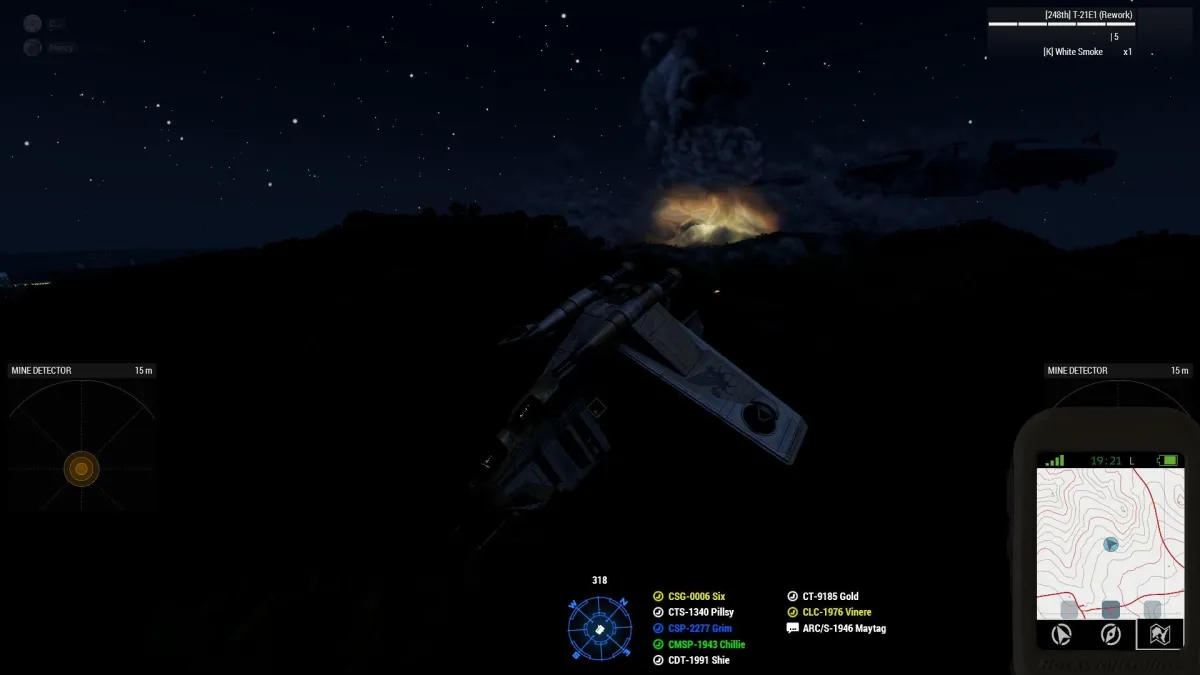Click the blue squad radar compass
Viewport: 1200px width, 675px height.
600,628
